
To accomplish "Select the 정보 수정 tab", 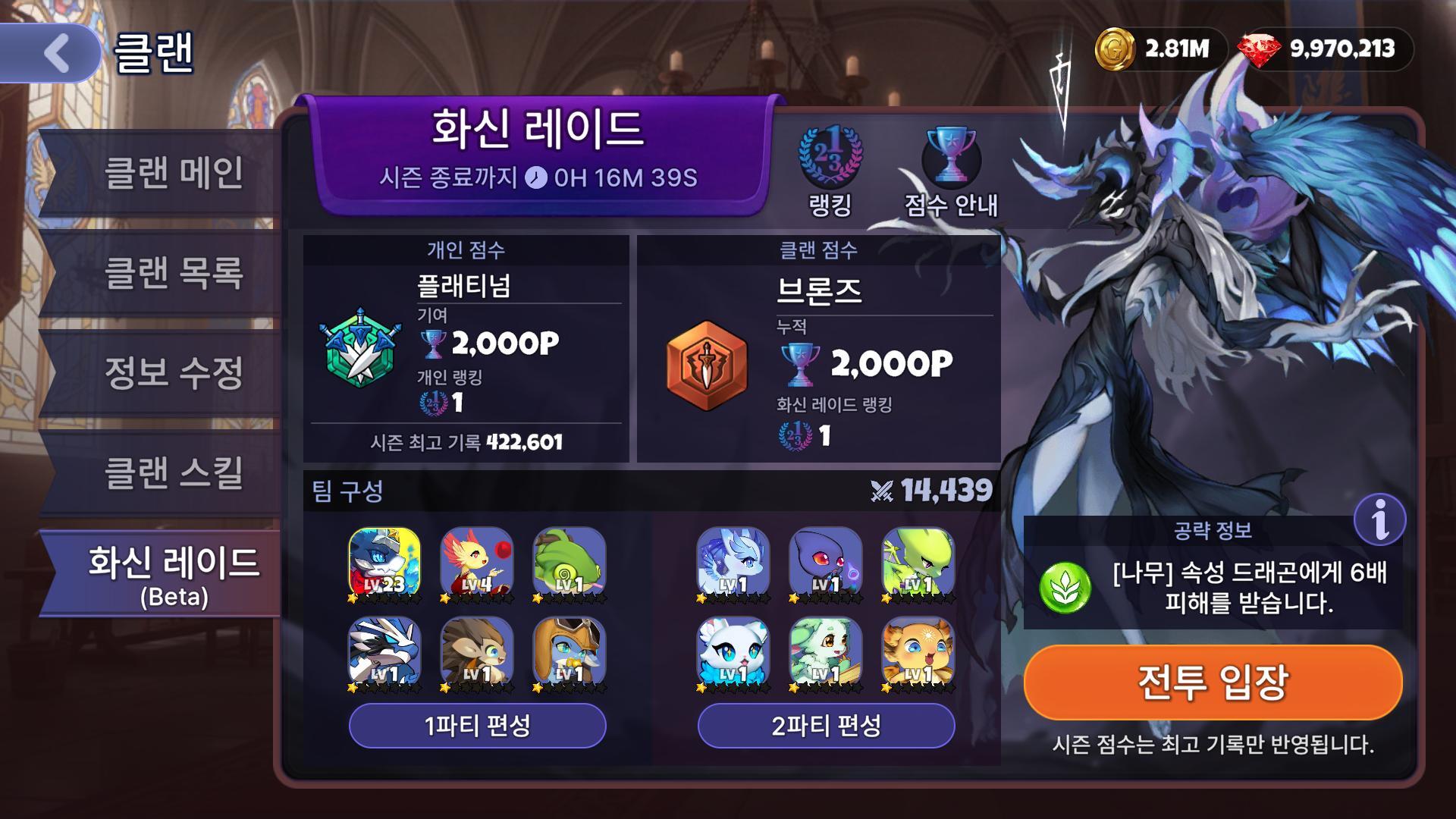I will [173, 372].
